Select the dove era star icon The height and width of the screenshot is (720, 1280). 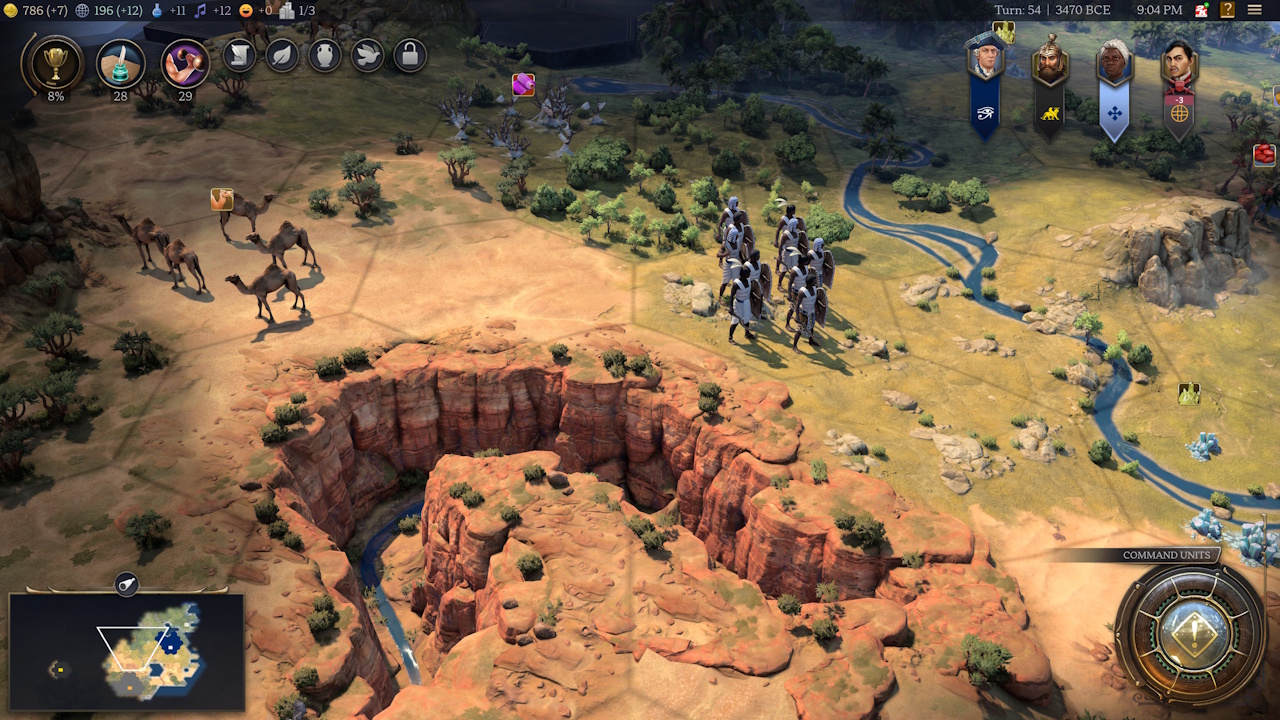366,55
